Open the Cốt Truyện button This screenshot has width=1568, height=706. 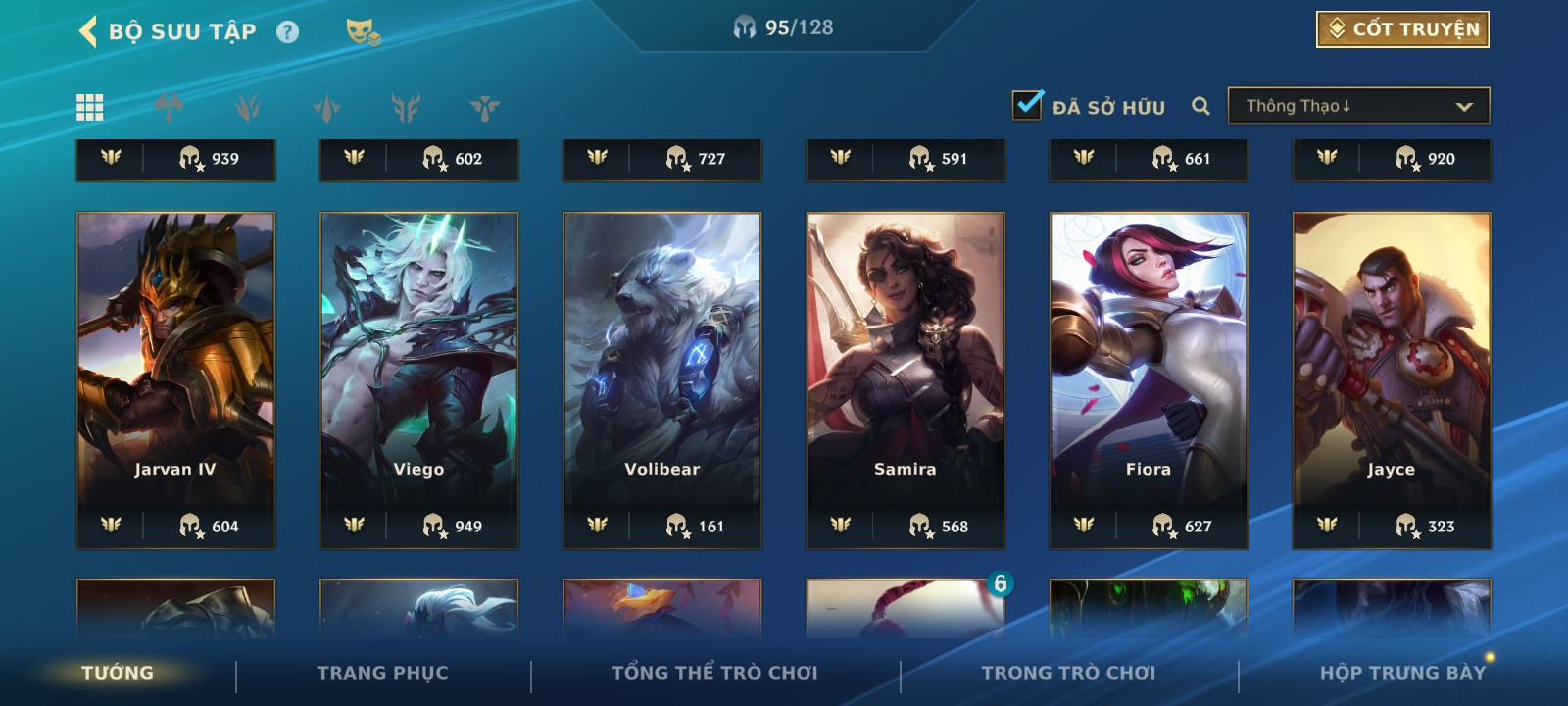coord(1402,29)
